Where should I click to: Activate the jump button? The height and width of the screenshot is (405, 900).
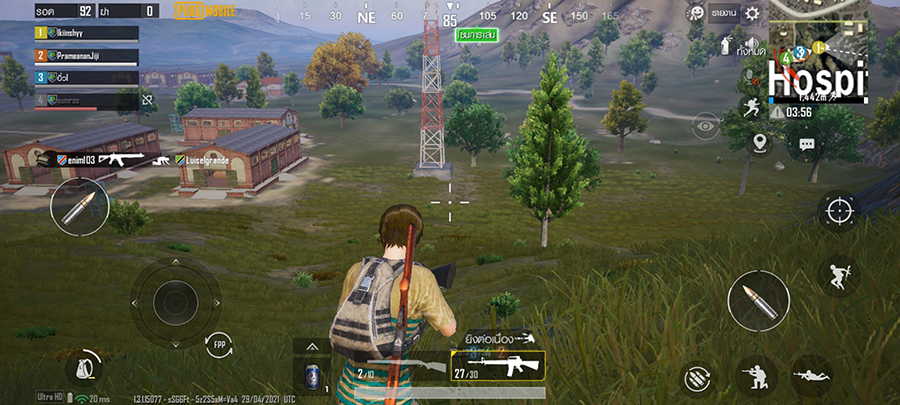[838, 275]
